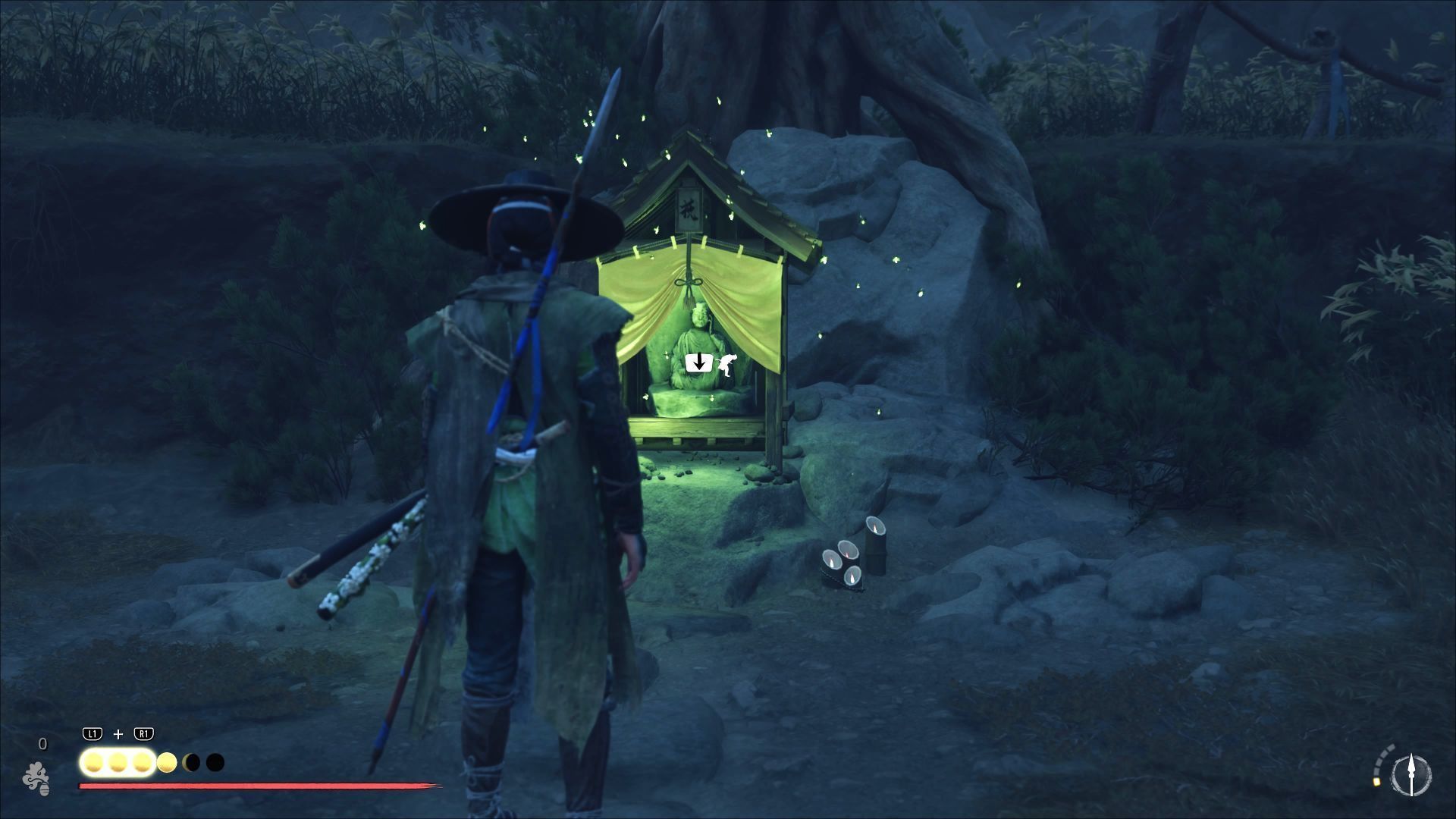Screen dimensions: 1456x819
Task: Select the flower currency icon
Action: pyautogui.click(x=36, y=778)
